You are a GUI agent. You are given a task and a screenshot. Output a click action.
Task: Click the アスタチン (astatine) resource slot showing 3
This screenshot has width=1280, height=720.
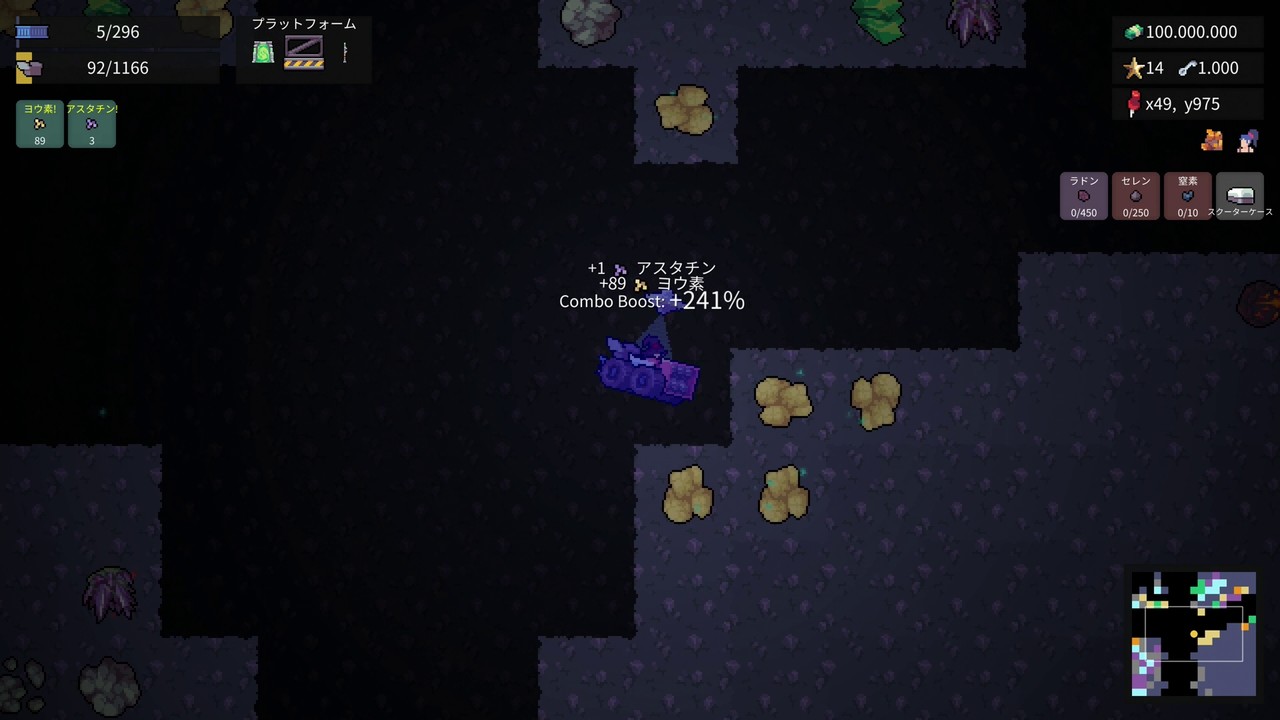click(91, 122)
